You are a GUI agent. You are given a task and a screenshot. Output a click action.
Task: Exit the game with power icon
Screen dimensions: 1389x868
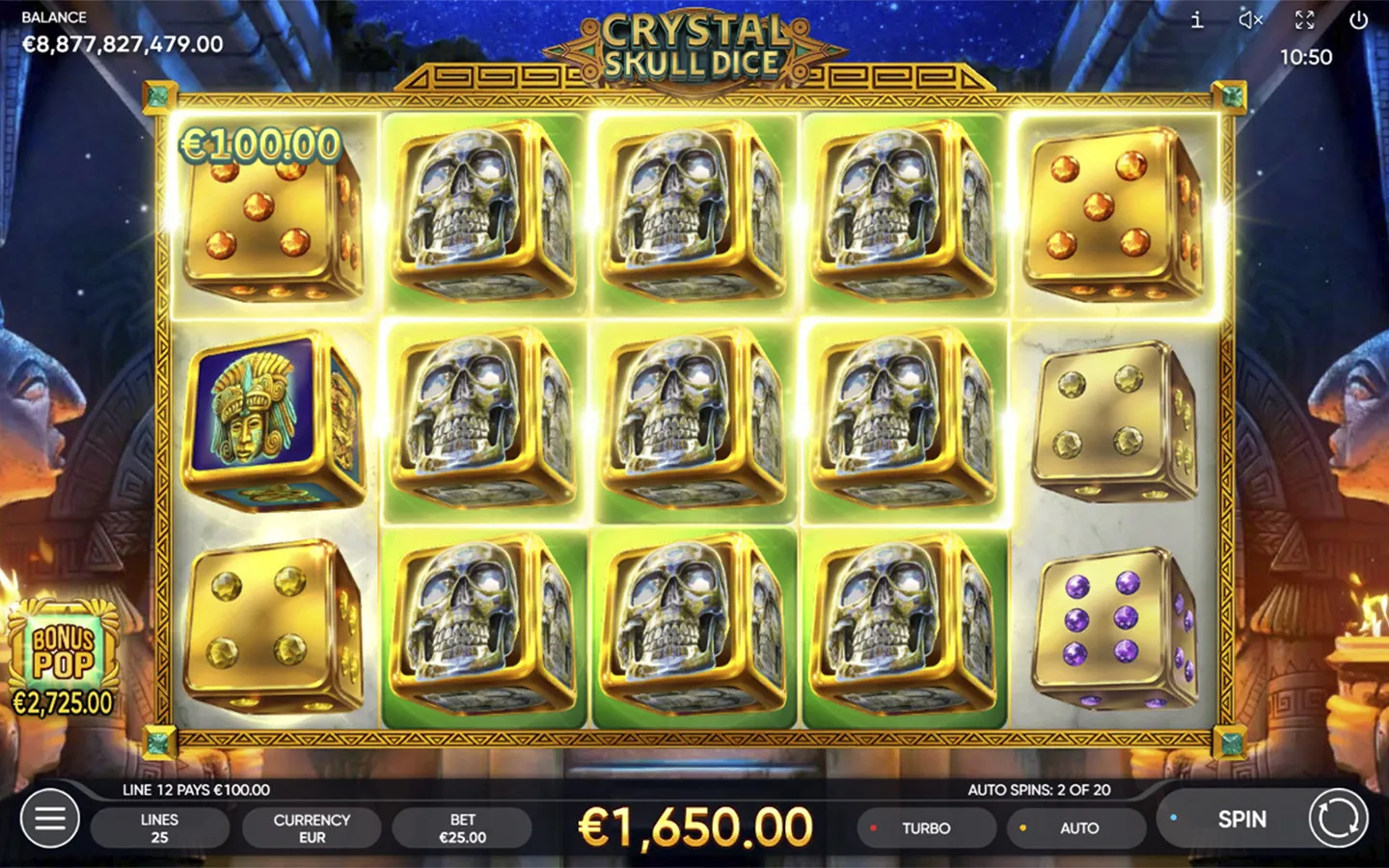(x=1358, y=20)
